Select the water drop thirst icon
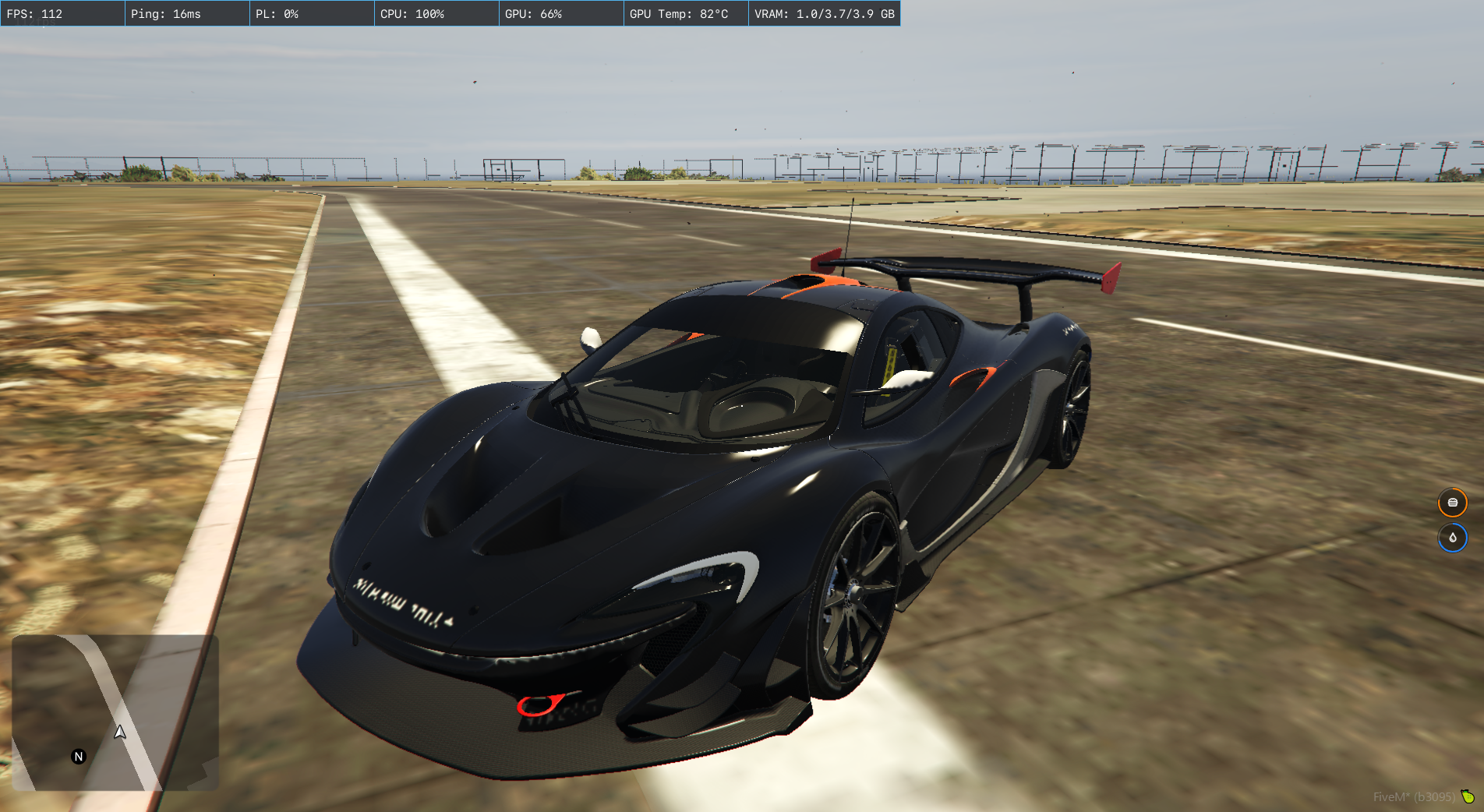This screenshot has width=1484, height=812. pos(1452,538)
